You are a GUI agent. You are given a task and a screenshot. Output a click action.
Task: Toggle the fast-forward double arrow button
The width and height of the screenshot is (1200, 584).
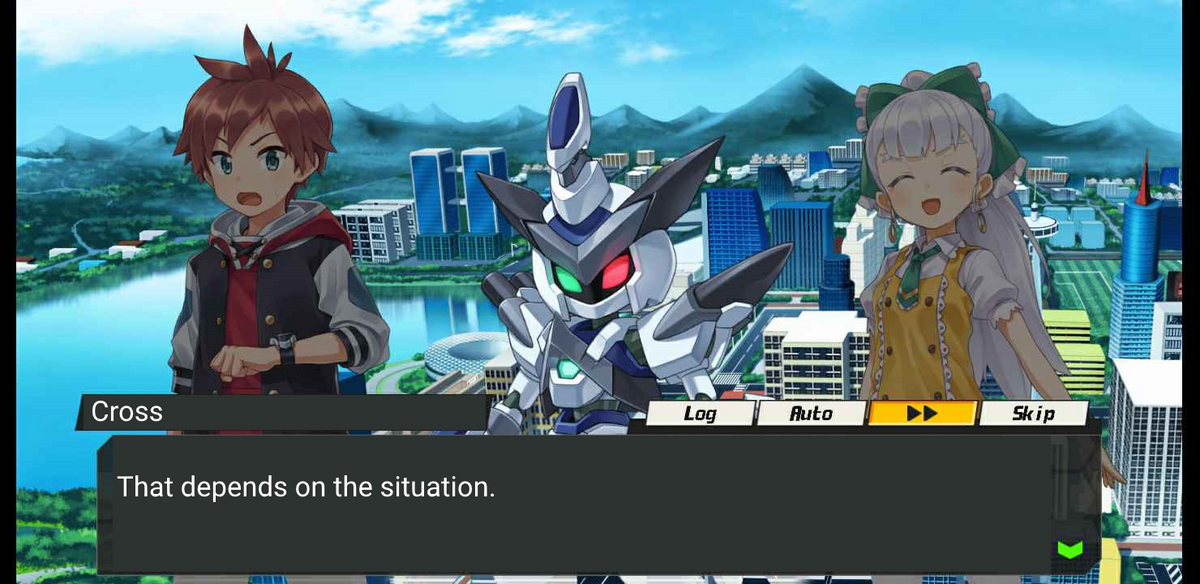click(x=921, y=413)
